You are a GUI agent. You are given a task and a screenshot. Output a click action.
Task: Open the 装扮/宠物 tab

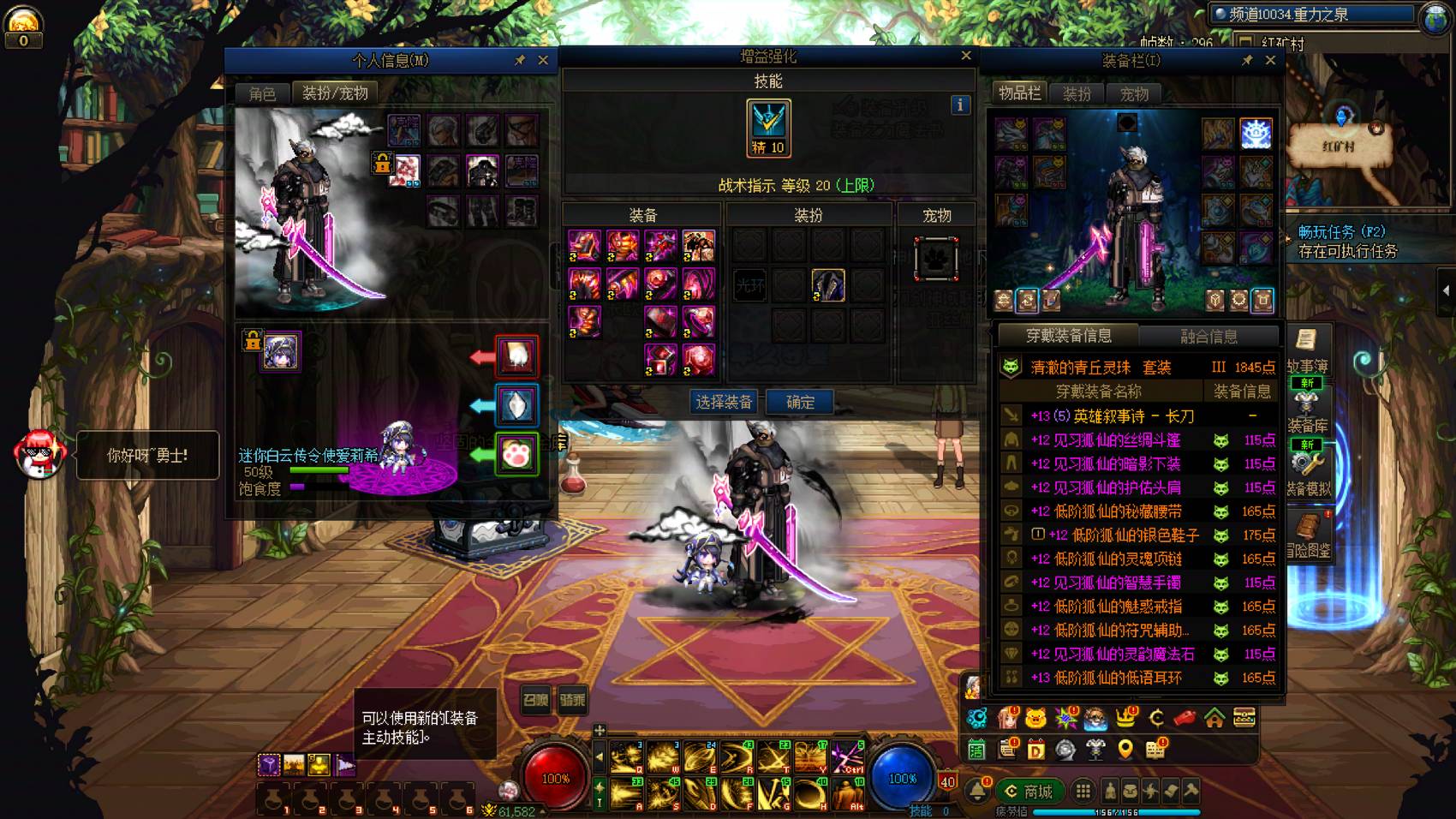click(x=335, y=93)
